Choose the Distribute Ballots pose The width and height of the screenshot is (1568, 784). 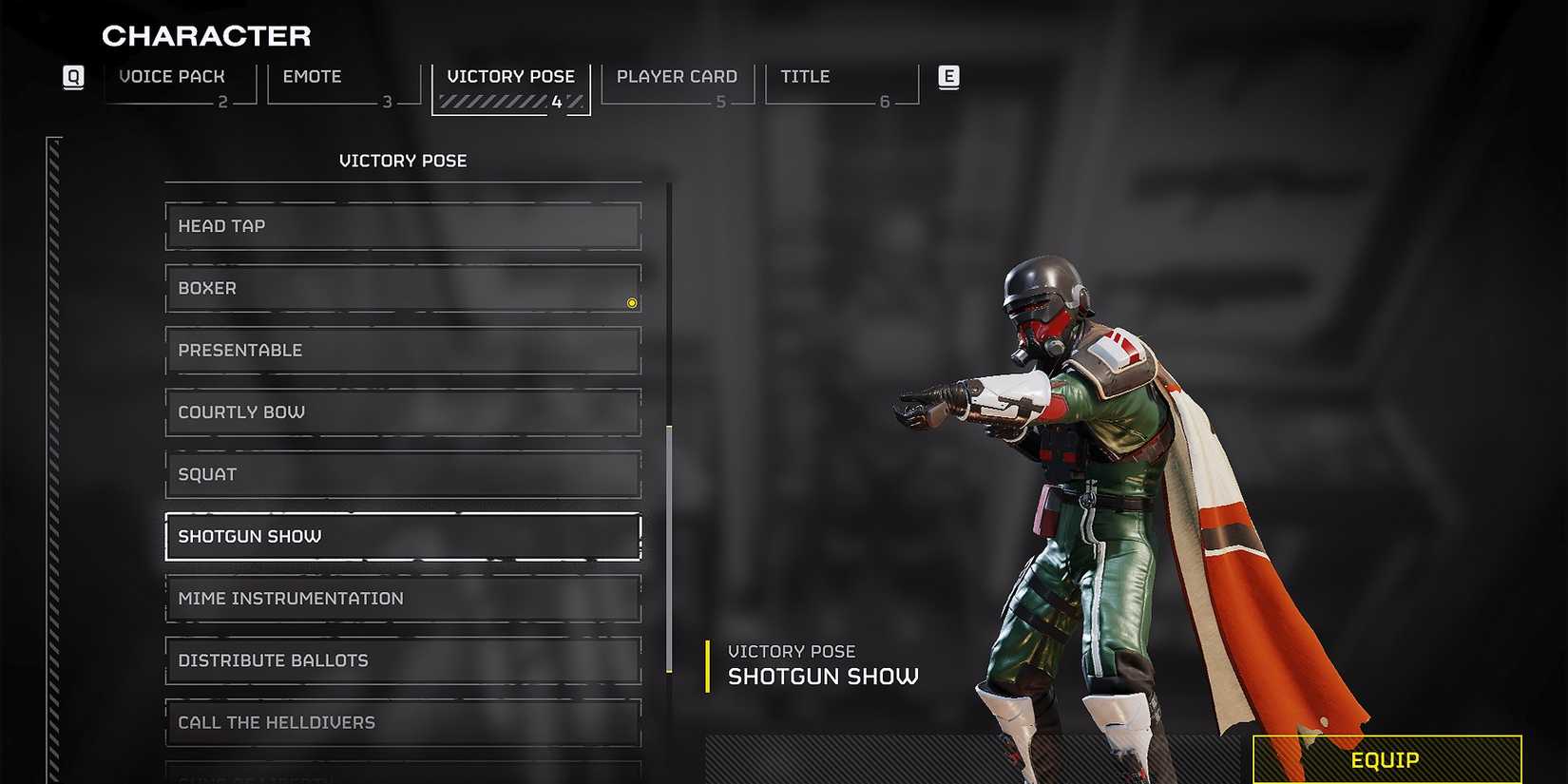point(402,660)
